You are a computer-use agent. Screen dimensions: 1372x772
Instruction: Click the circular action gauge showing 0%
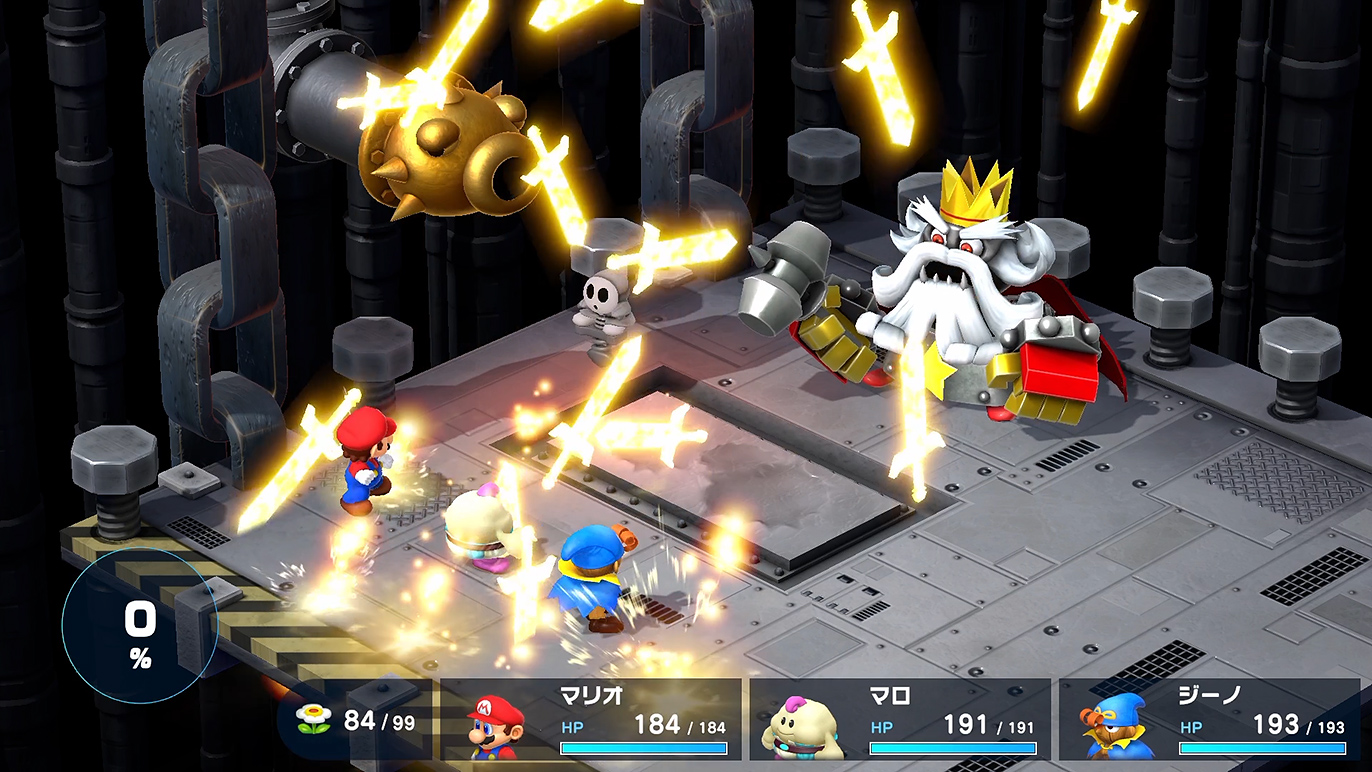point(139,627)
